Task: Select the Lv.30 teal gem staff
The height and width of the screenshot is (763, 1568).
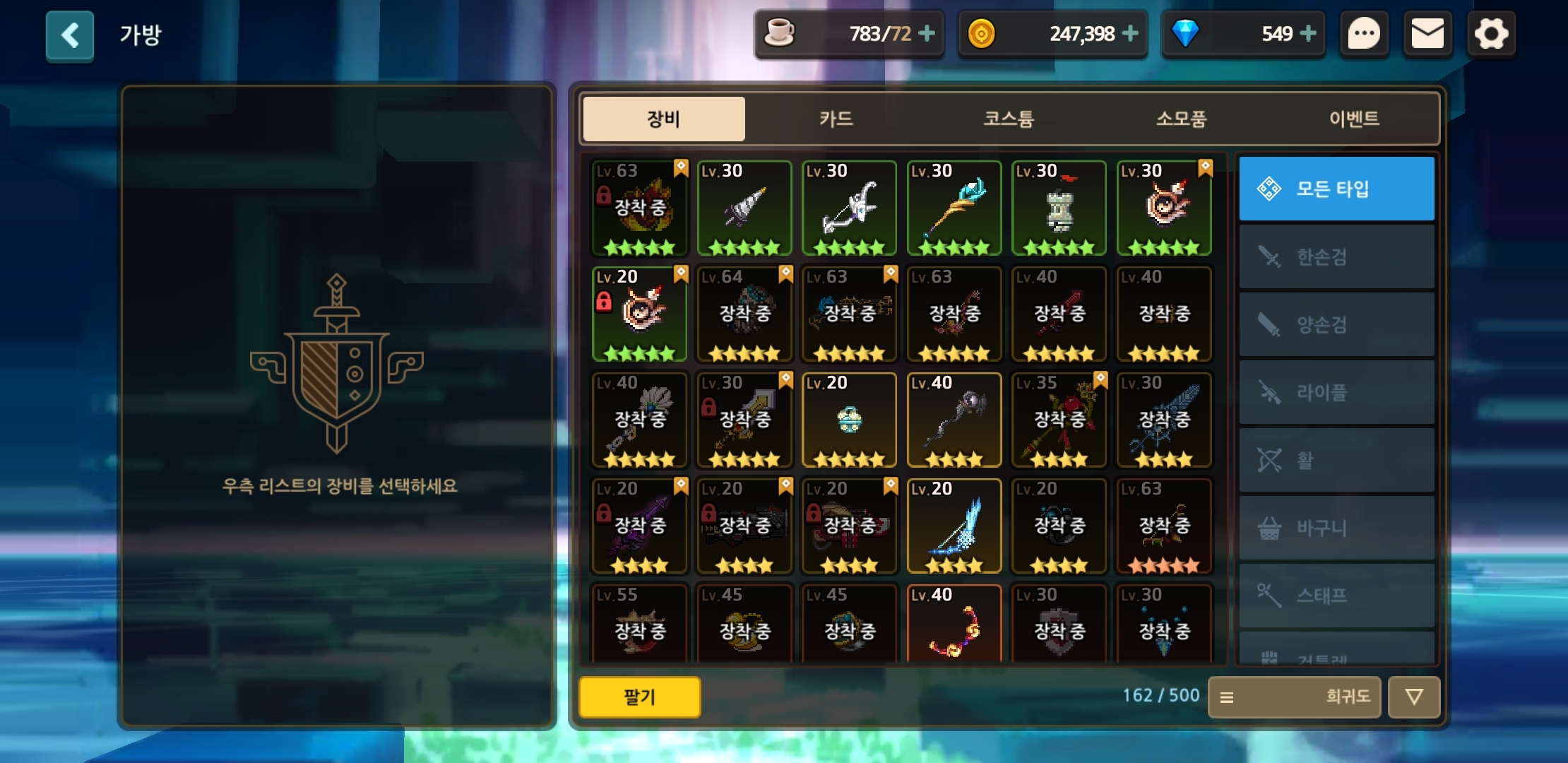Action: click(954, 208)
